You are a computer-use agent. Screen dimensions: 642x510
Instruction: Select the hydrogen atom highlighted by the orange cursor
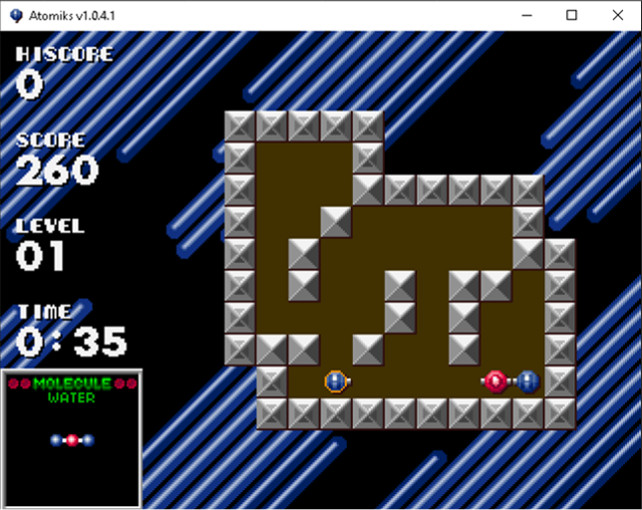tap(336, 381)
